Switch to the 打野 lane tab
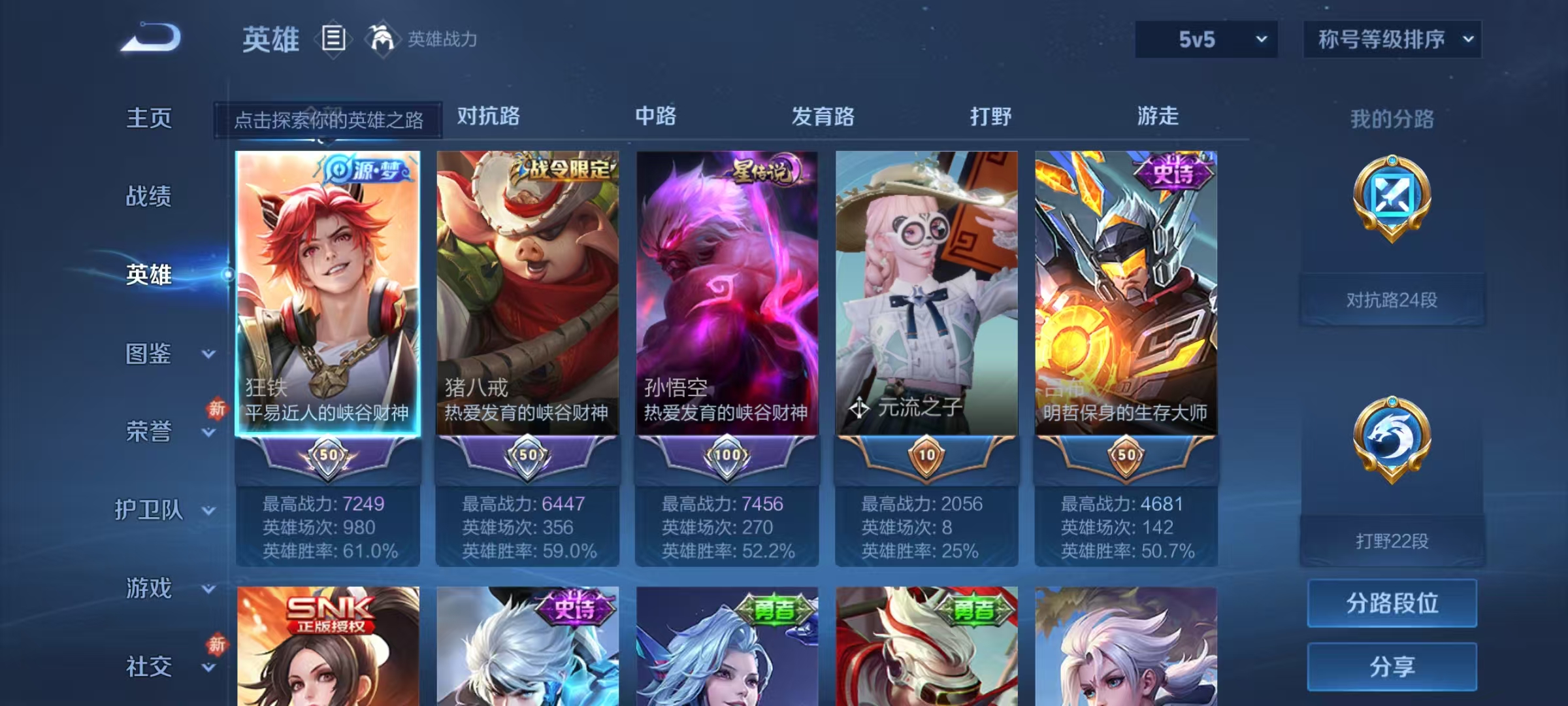The image size is (1568, 706). [x=990, y=116]
